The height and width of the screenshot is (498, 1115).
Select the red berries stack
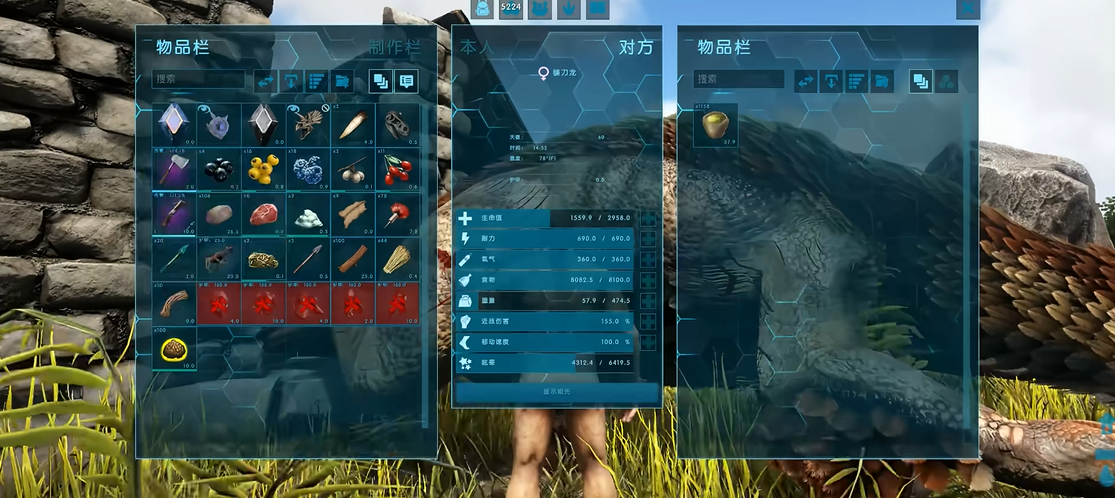pos(397,169)
